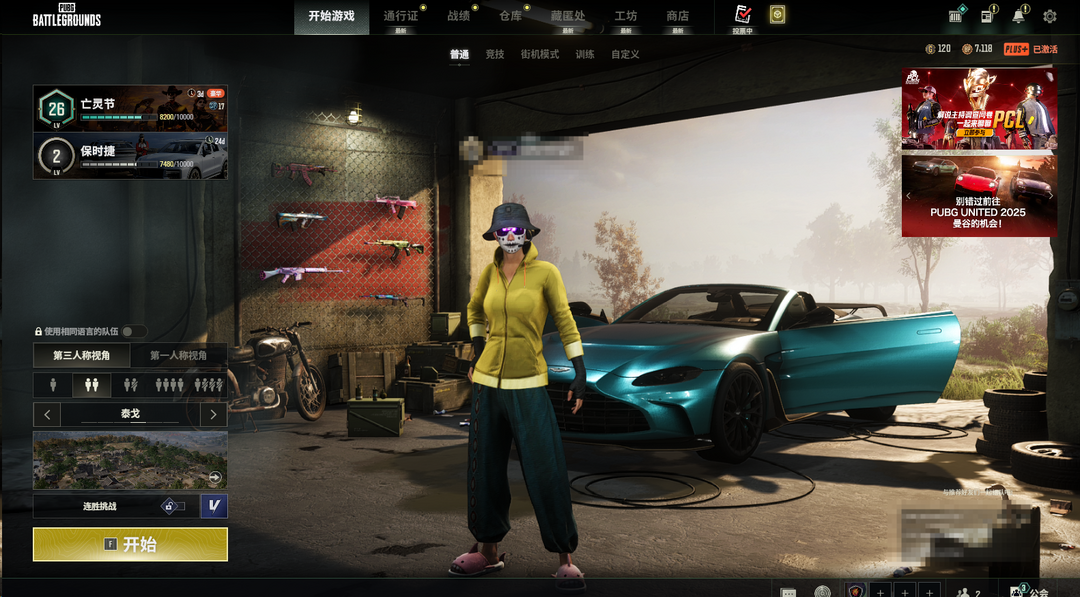1080x597 pixels.
Task: Choose the solo single-player team size
Action: pos(53,385)
